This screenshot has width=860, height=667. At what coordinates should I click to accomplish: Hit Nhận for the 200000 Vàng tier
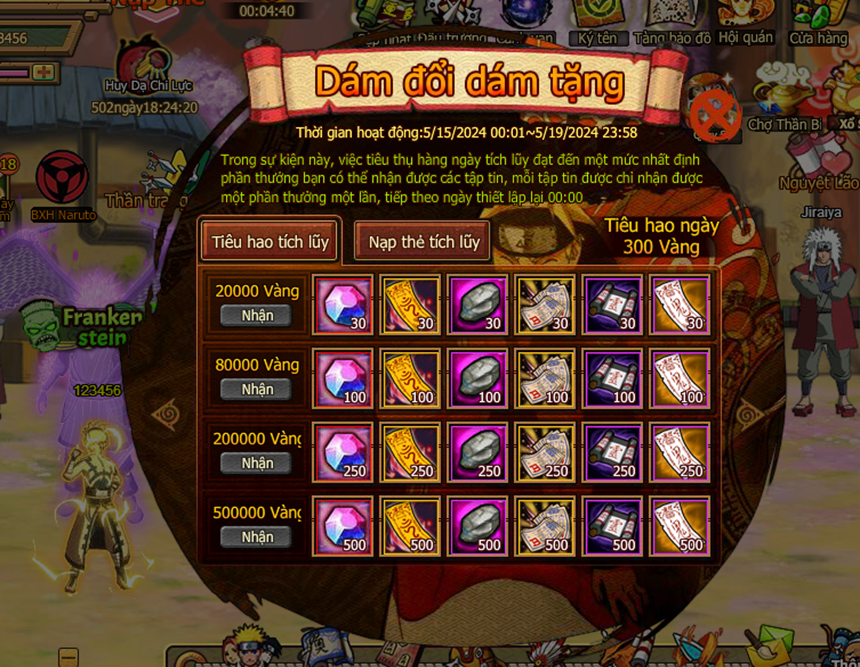click(x=257, y=463)
